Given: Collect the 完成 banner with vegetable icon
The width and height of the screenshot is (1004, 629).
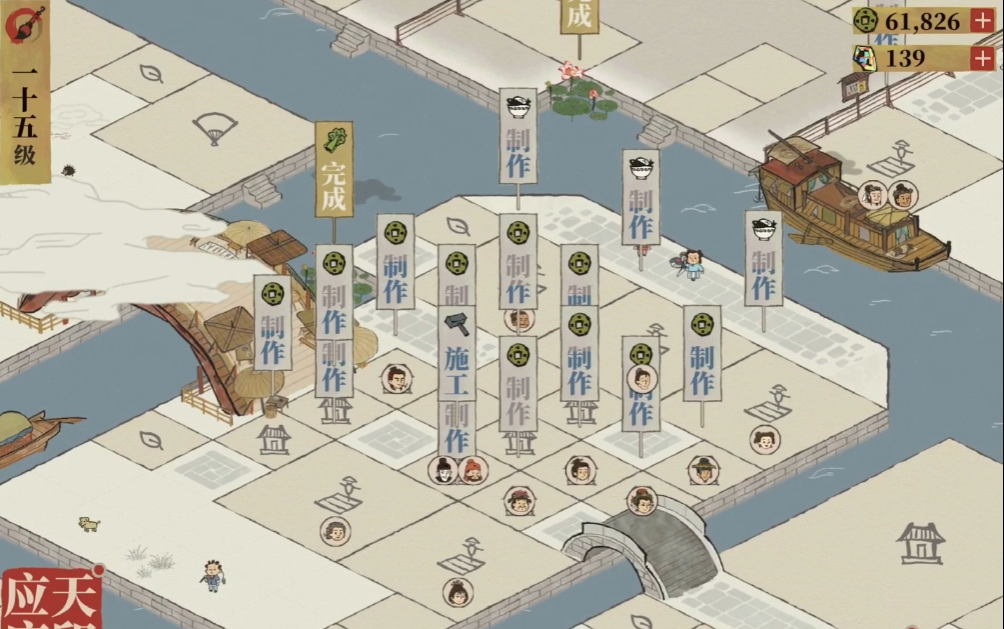Looking at the screenshot, I should click(334, 170).
